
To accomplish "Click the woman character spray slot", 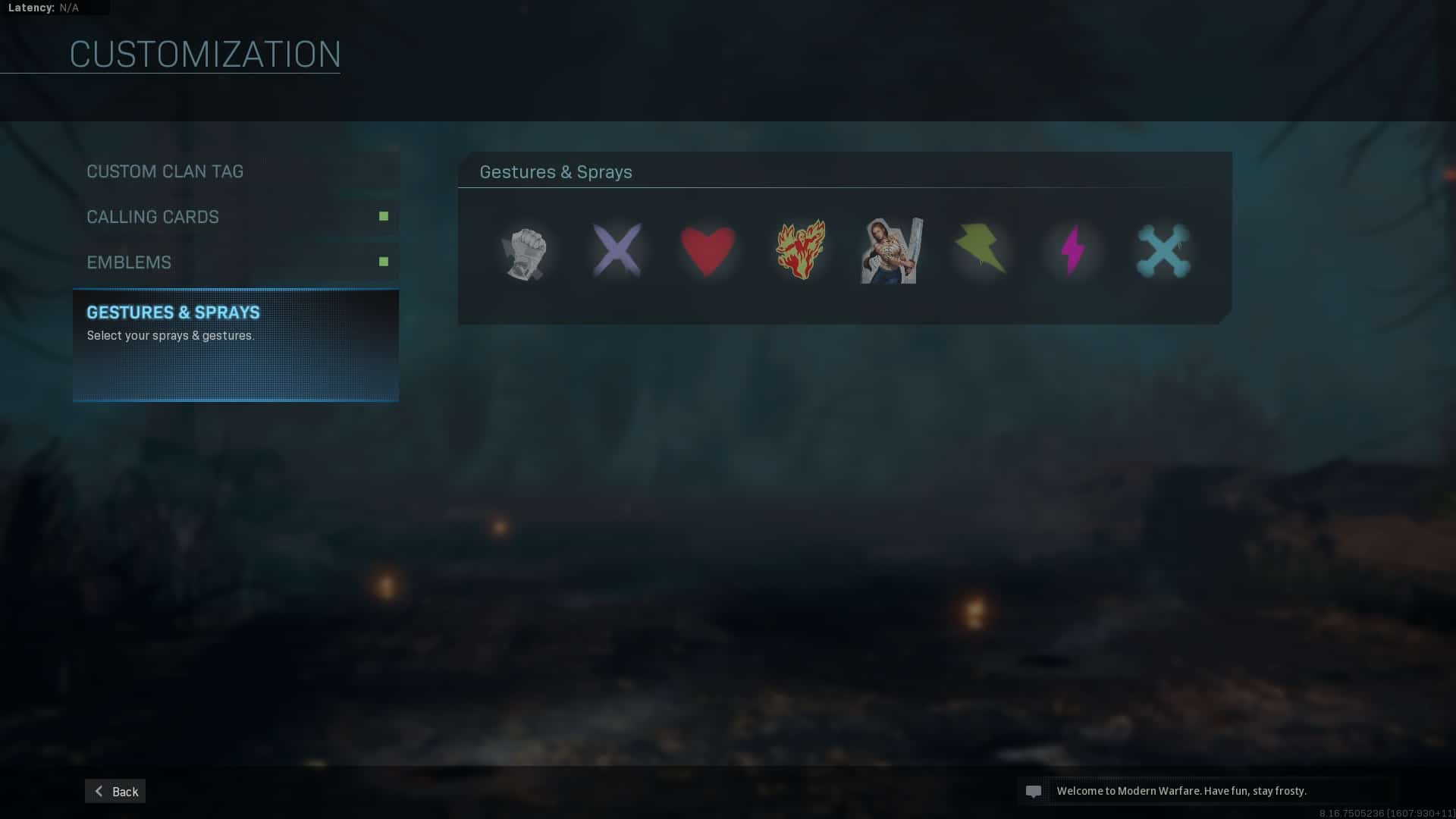I will (892, 251).
